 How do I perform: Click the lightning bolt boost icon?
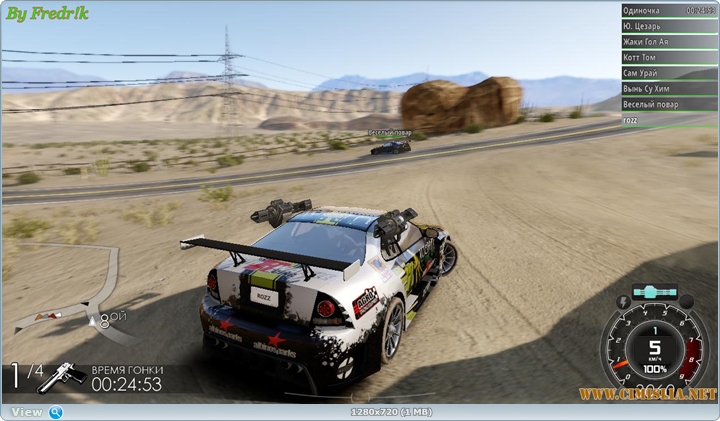[625, 300]
